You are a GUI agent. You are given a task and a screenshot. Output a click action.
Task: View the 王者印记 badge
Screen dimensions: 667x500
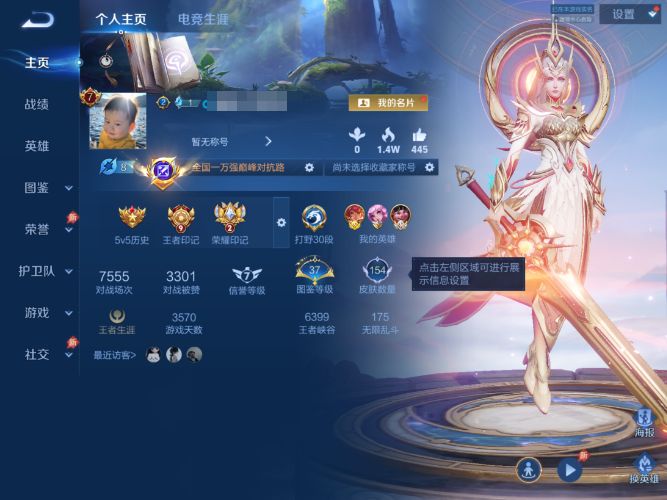coord(181,221)
